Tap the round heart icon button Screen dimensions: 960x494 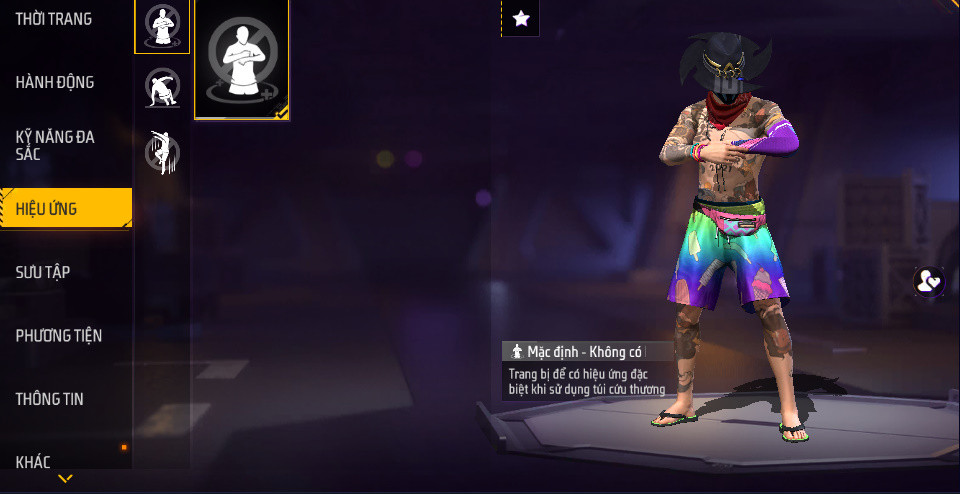(929, 281)
